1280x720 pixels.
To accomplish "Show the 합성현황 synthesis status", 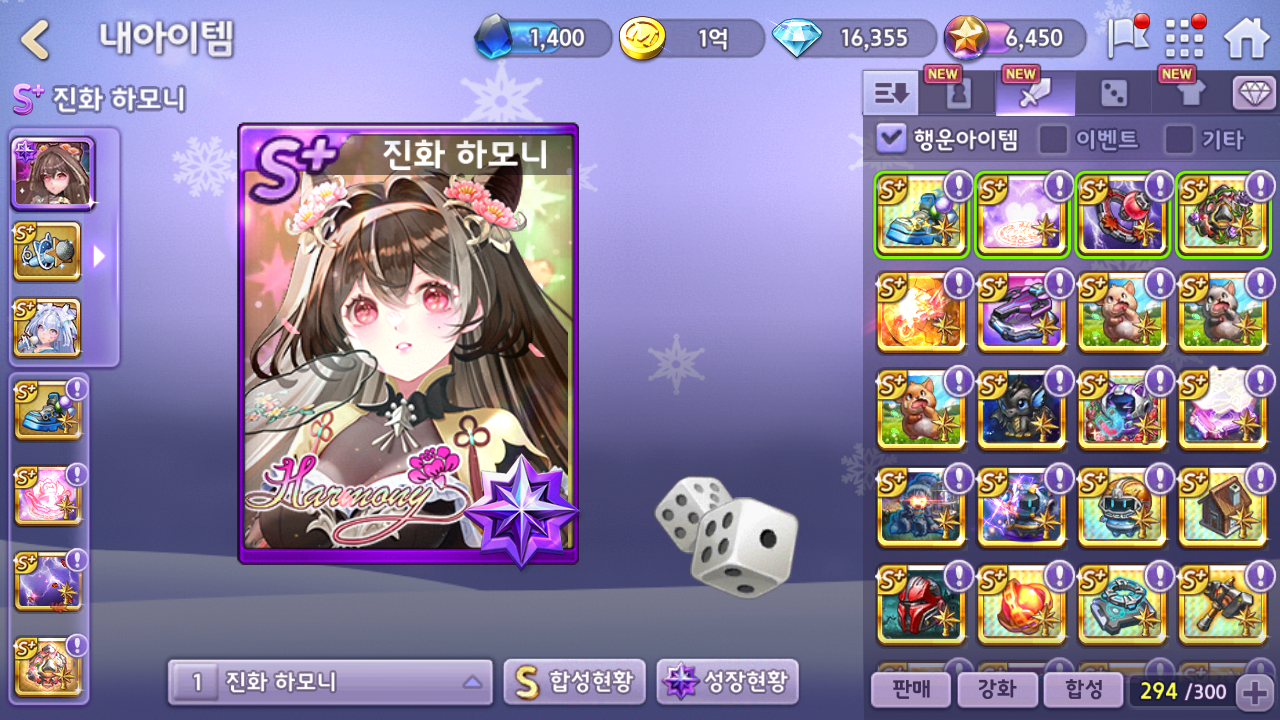I will point(574,683).
